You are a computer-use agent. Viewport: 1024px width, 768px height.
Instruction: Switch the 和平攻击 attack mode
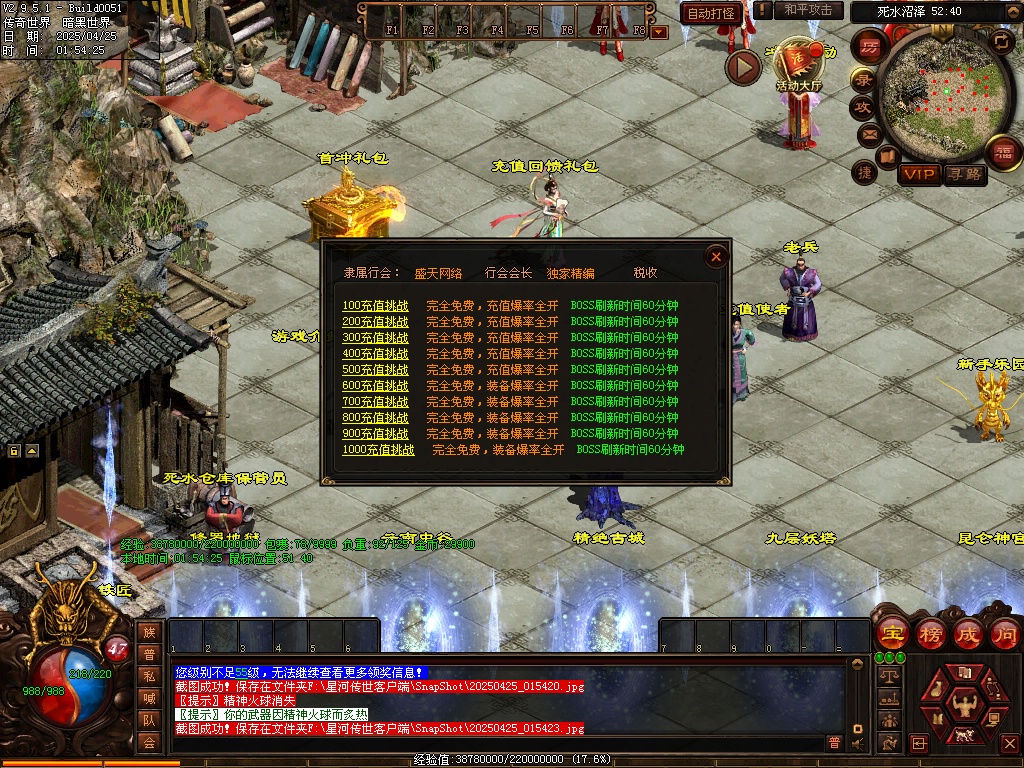[808, 10]
